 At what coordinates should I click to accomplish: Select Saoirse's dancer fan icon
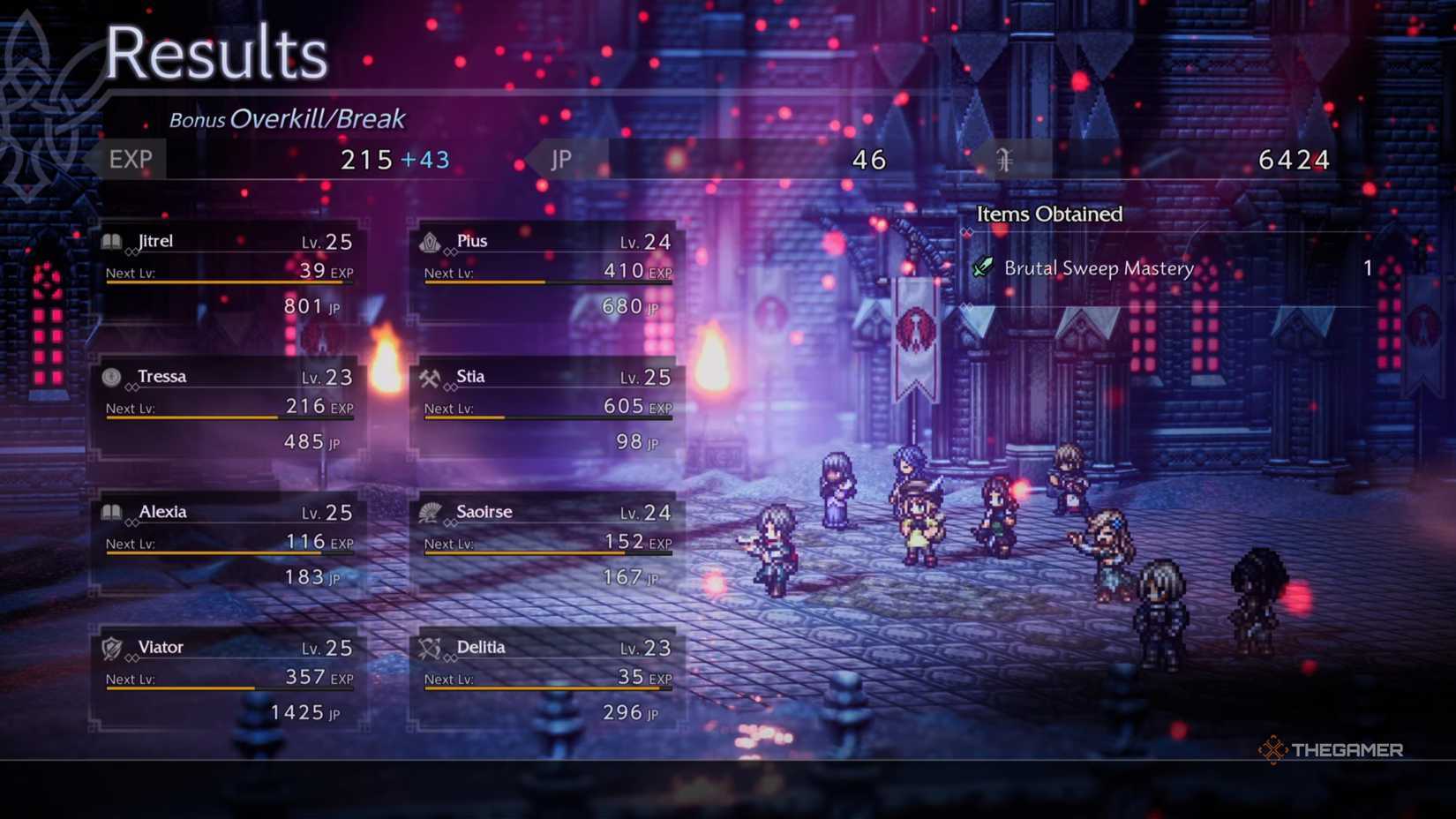point(430,511)
